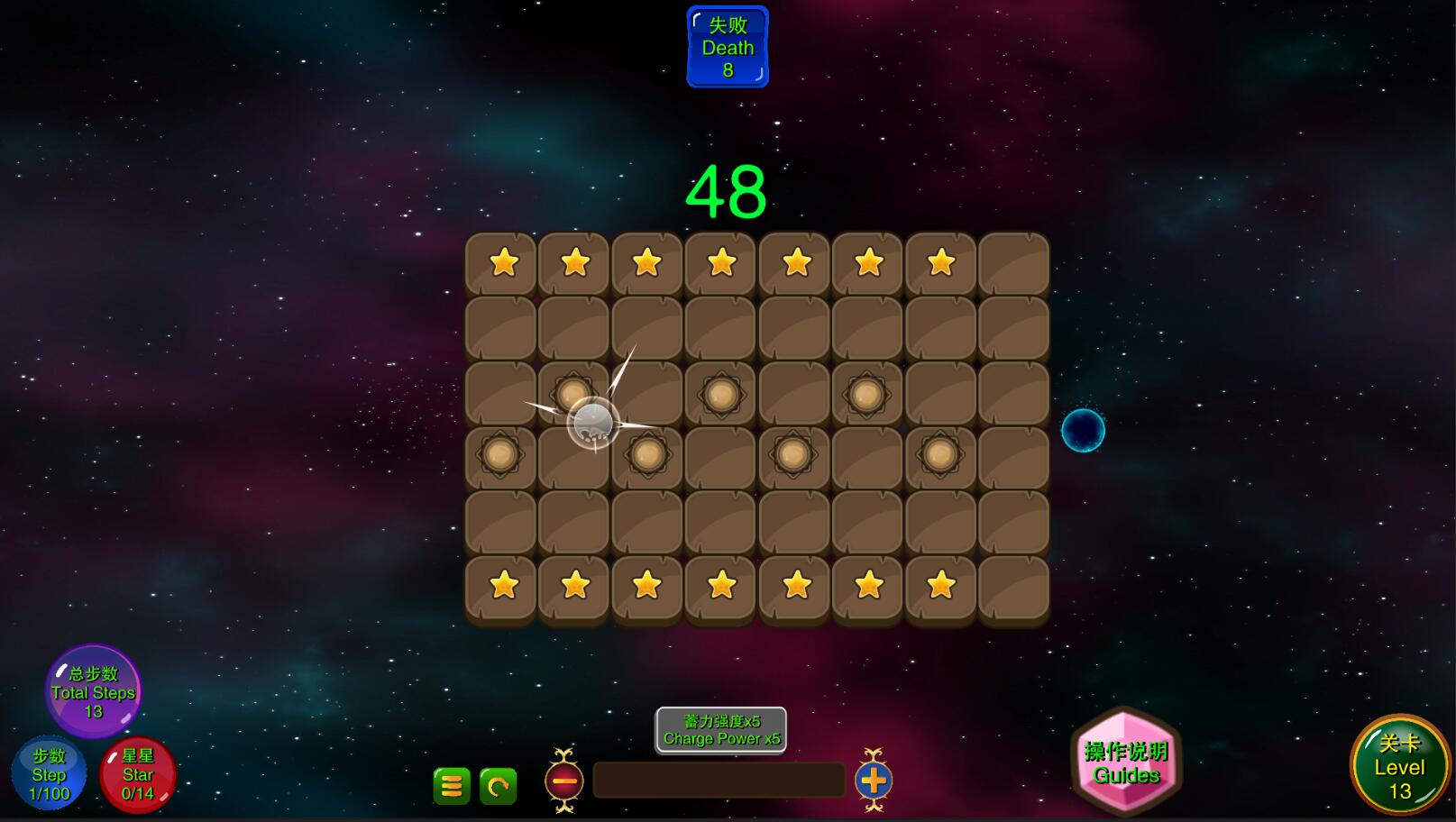Restart with the green arrow button
The image size is (1456, 822).
pyautogui.click(x=498, y=786)
